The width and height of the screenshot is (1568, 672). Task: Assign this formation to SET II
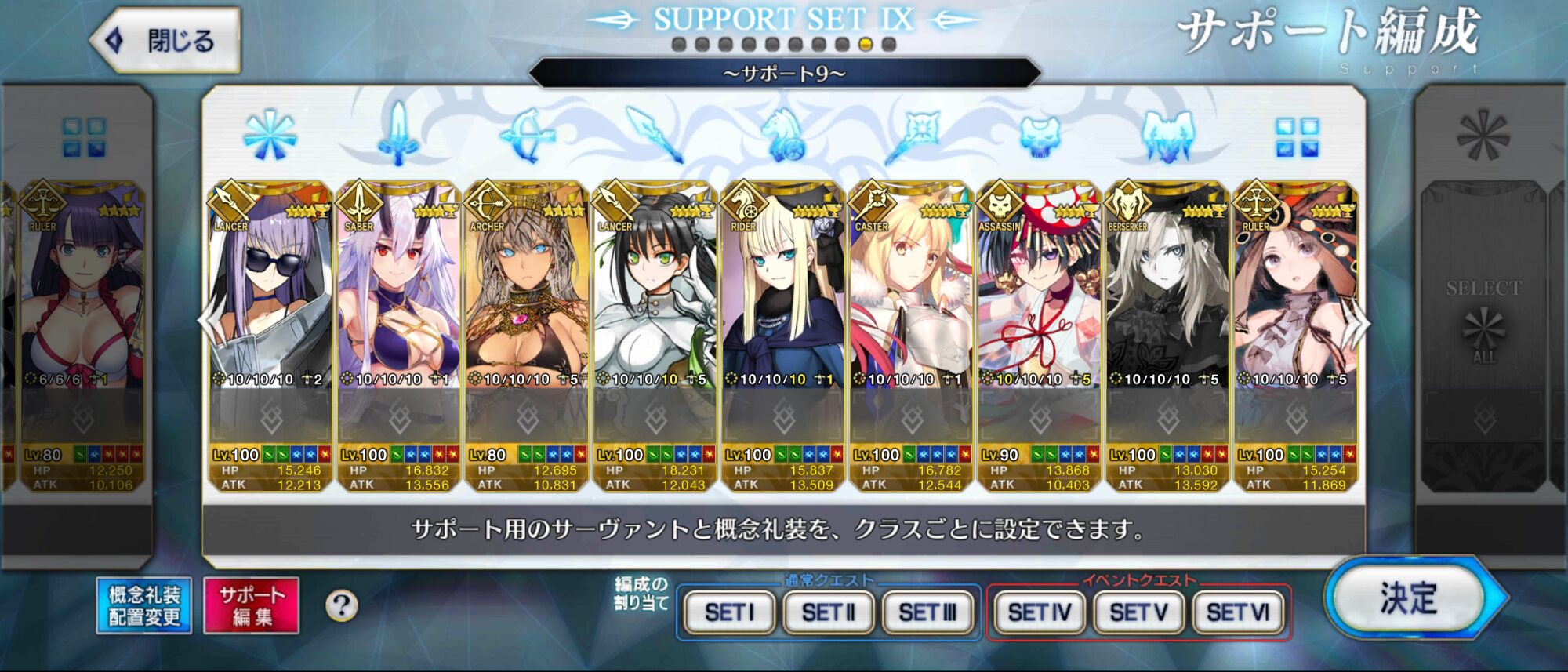tap(829, 612)
